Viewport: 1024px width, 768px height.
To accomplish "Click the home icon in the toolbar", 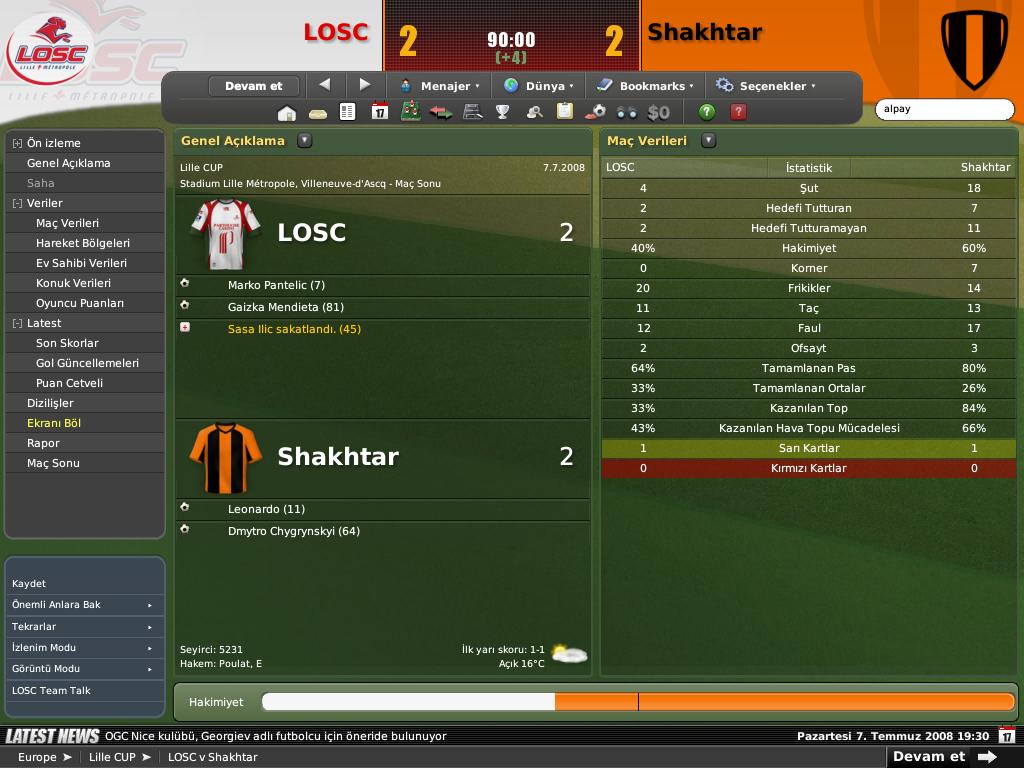I will pos(287,112).
